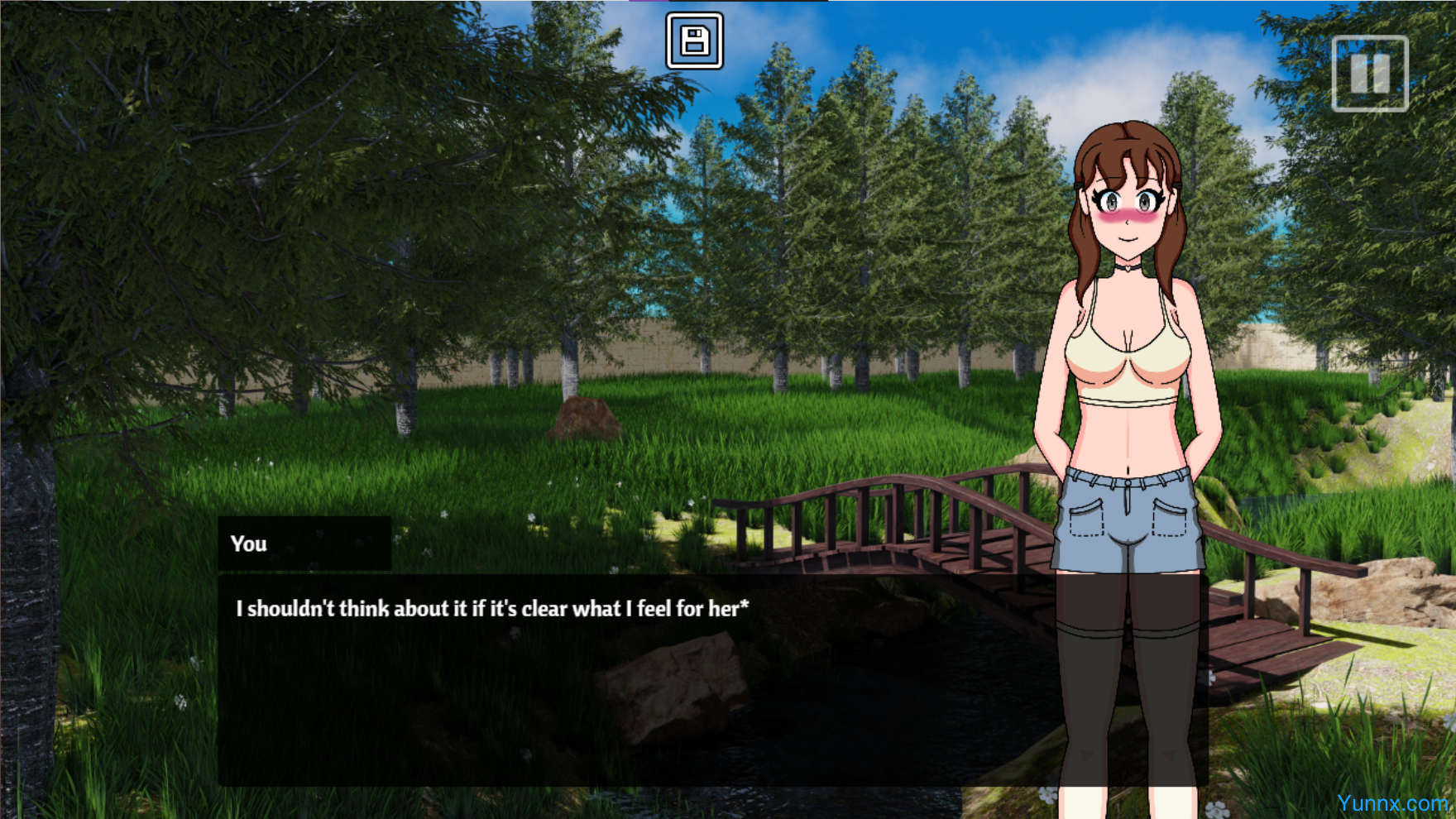Click the floppy disk save icon
The width and height of the screenshot is (1456, 819).
point(694,41)
